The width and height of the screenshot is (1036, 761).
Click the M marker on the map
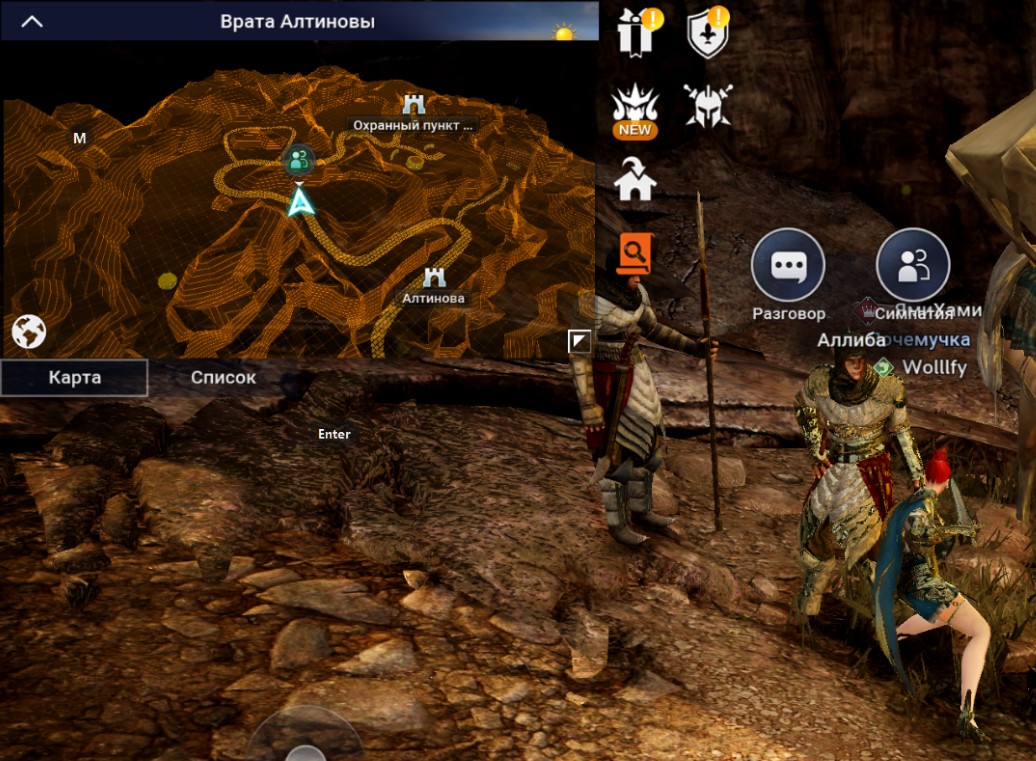(x=80, y=138)
